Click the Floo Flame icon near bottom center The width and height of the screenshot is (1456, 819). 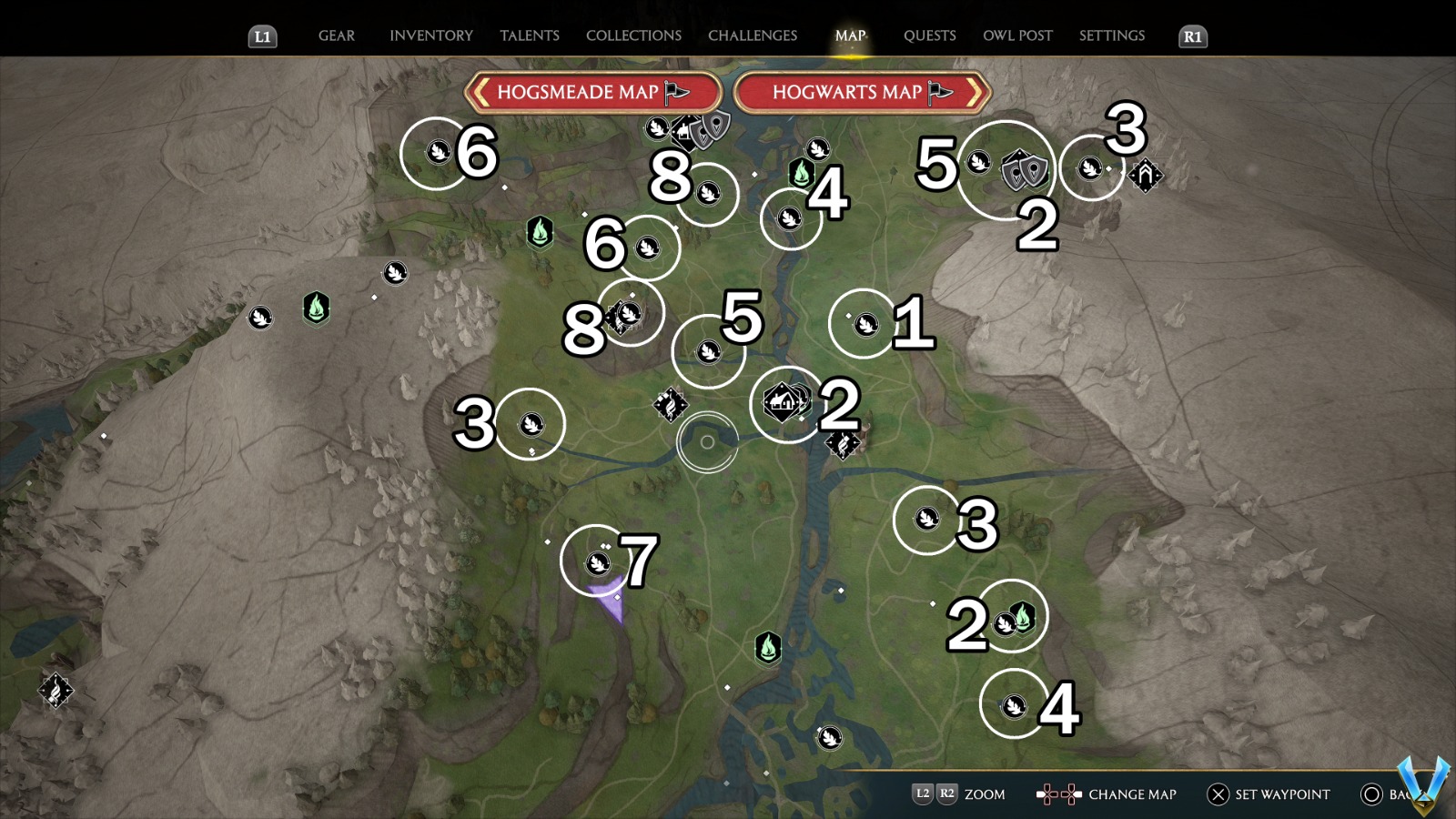[x=769, y=648]
